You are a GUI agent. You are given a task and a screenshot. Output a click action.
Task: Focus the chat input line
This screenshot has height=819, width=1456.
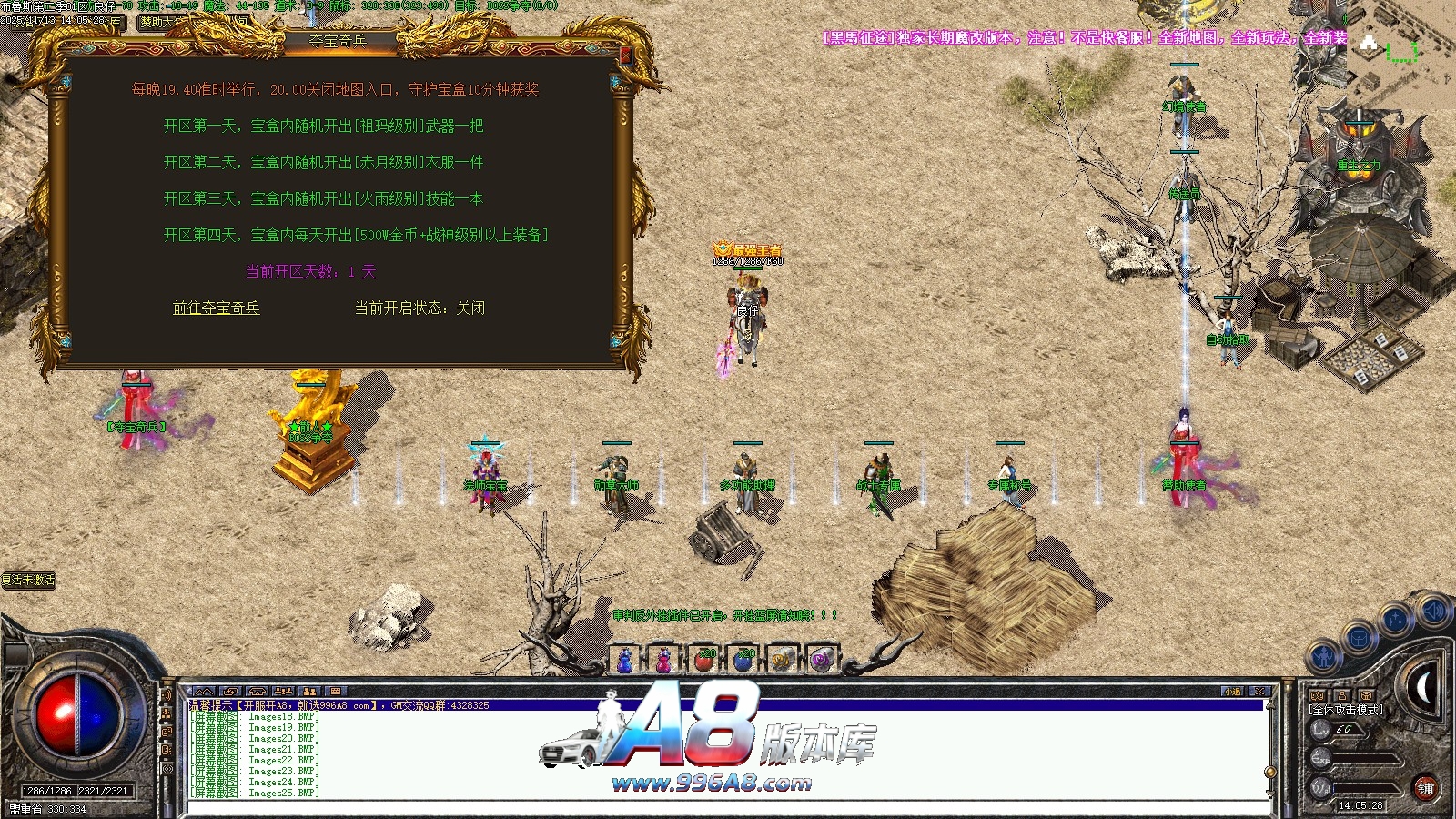coord(728,806)
